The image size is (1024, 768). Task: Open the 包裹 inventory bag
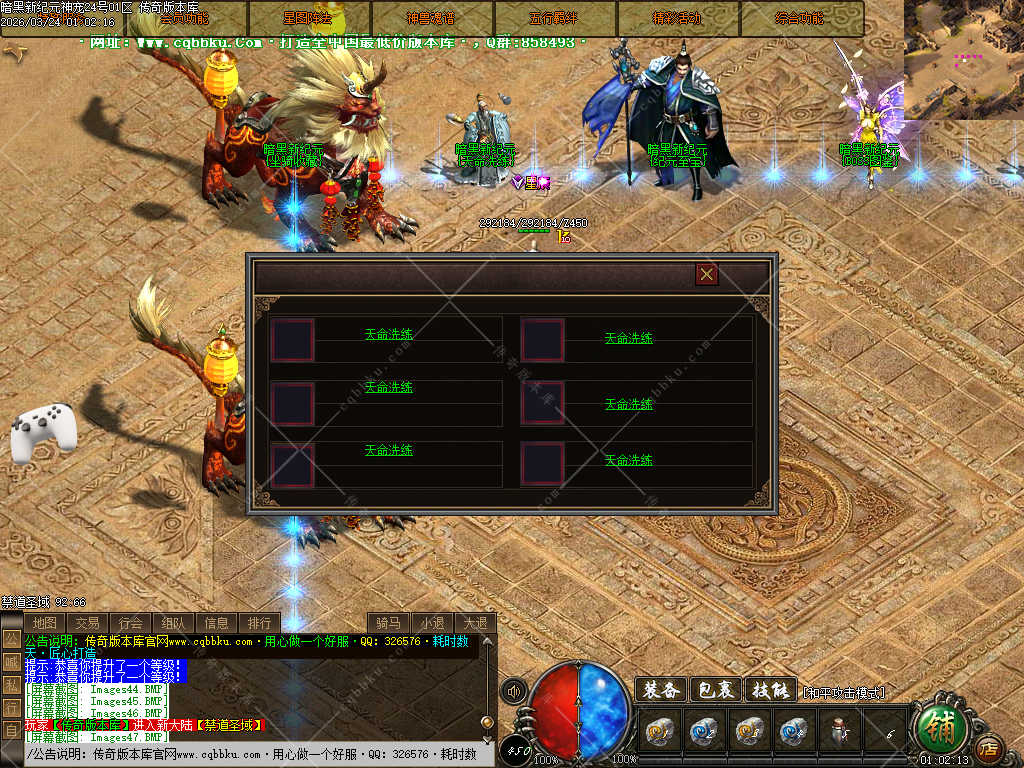coord(716,690)
